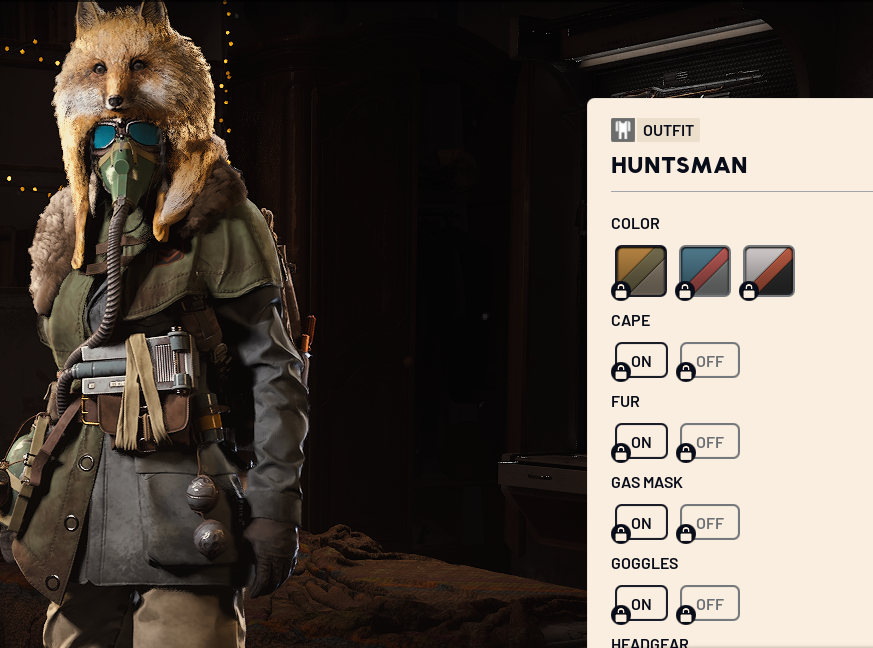Switch the Cape option to OFF
Image resolution: width=873 pixels, height=648 pixels.
pos(710,360)
